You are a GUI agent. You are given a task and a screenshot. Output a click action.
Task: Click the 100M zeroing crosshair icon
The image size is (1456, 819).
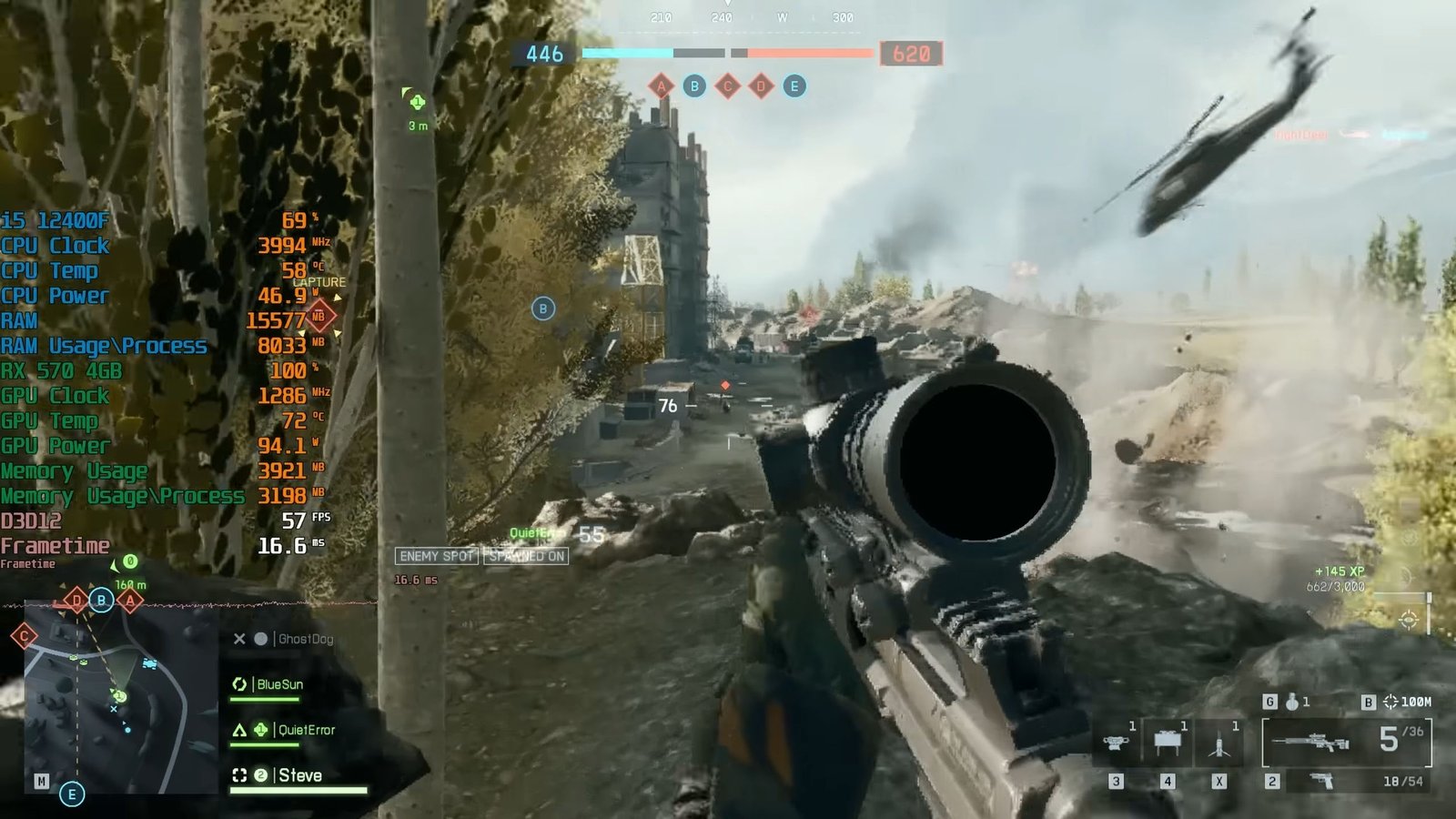[1391, 703]
